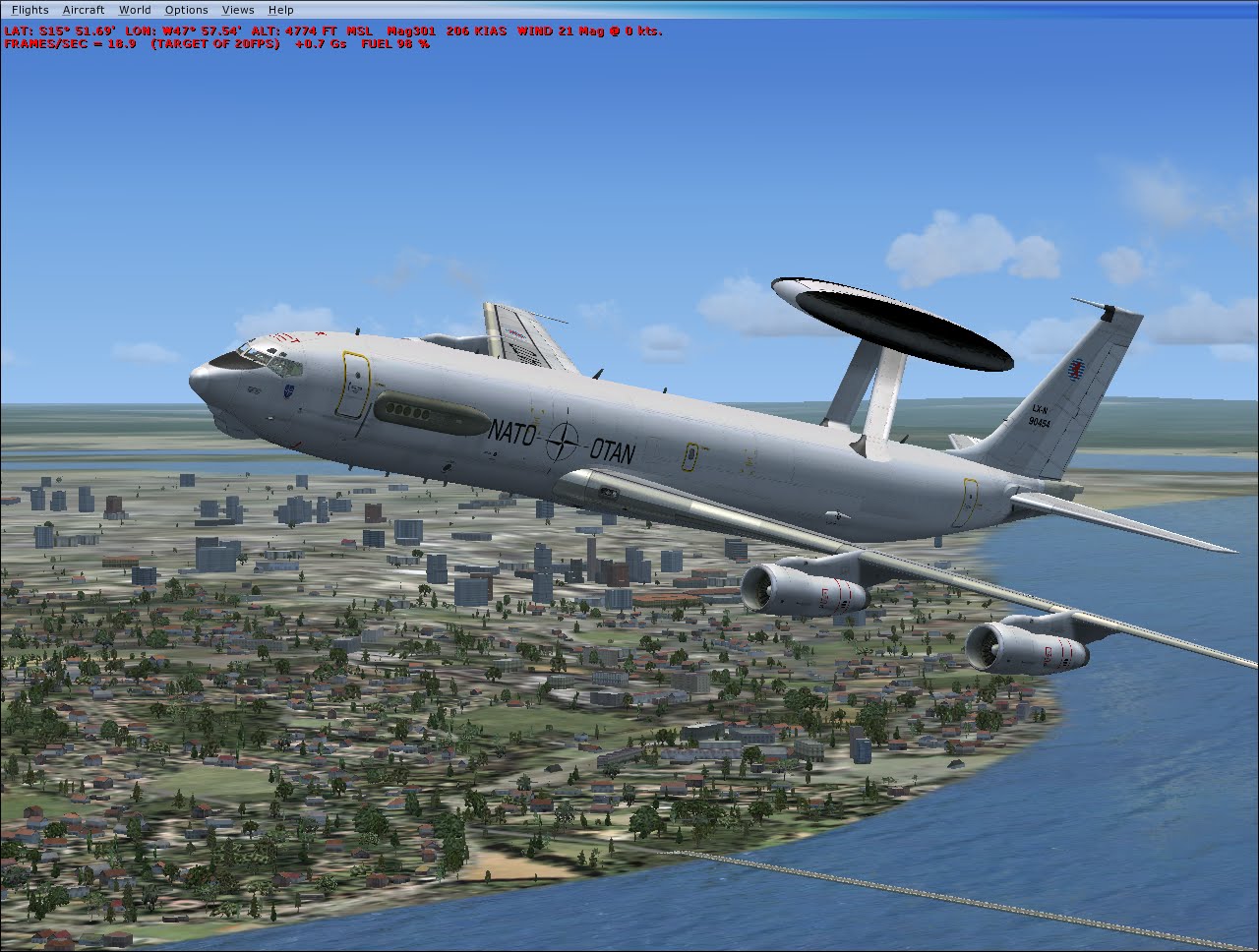Image resolution: width=1259 pixels, height=952 pixels.
Task: Open the Help menu
Action: [281, 9]
